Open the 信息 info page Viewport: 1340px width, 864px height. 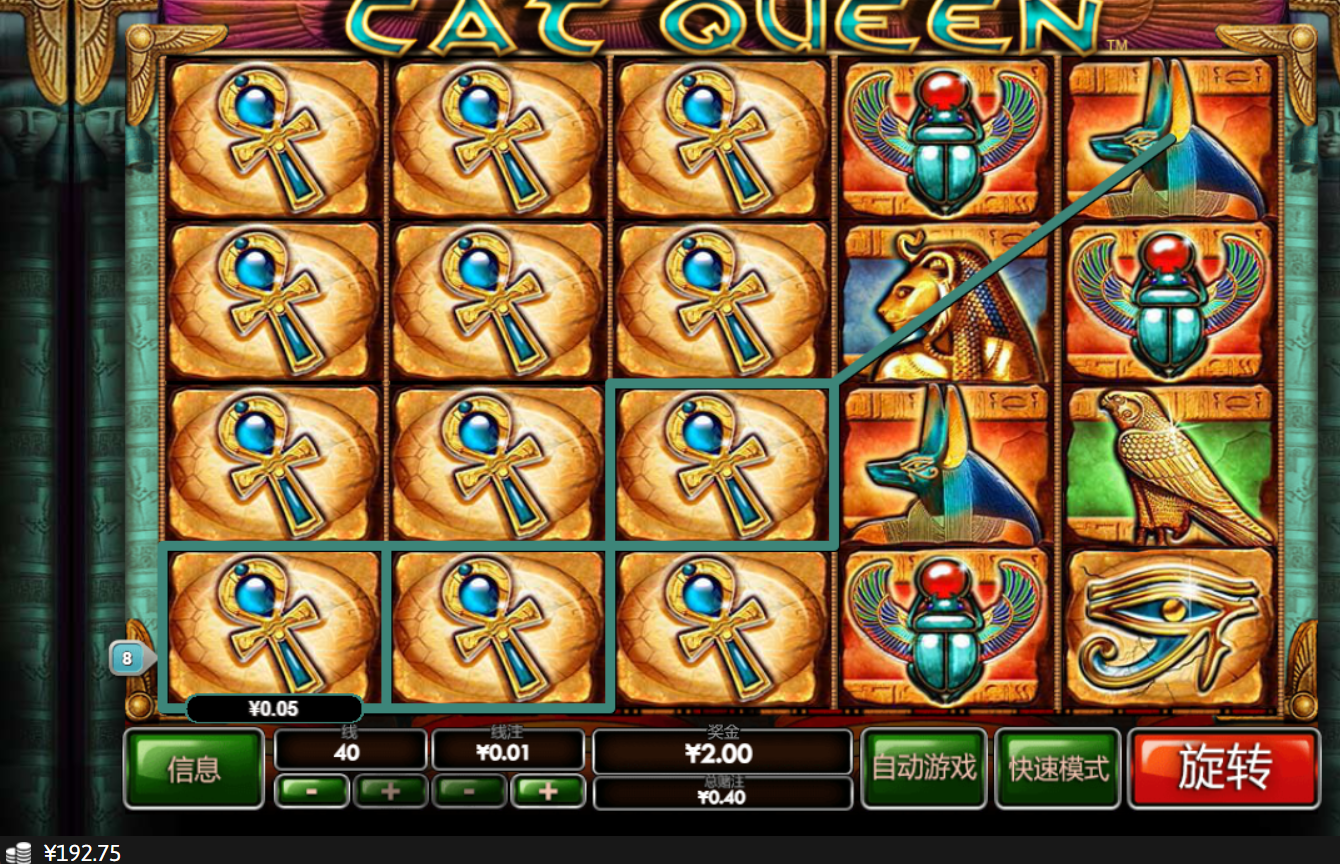click(x=194, y=768)
